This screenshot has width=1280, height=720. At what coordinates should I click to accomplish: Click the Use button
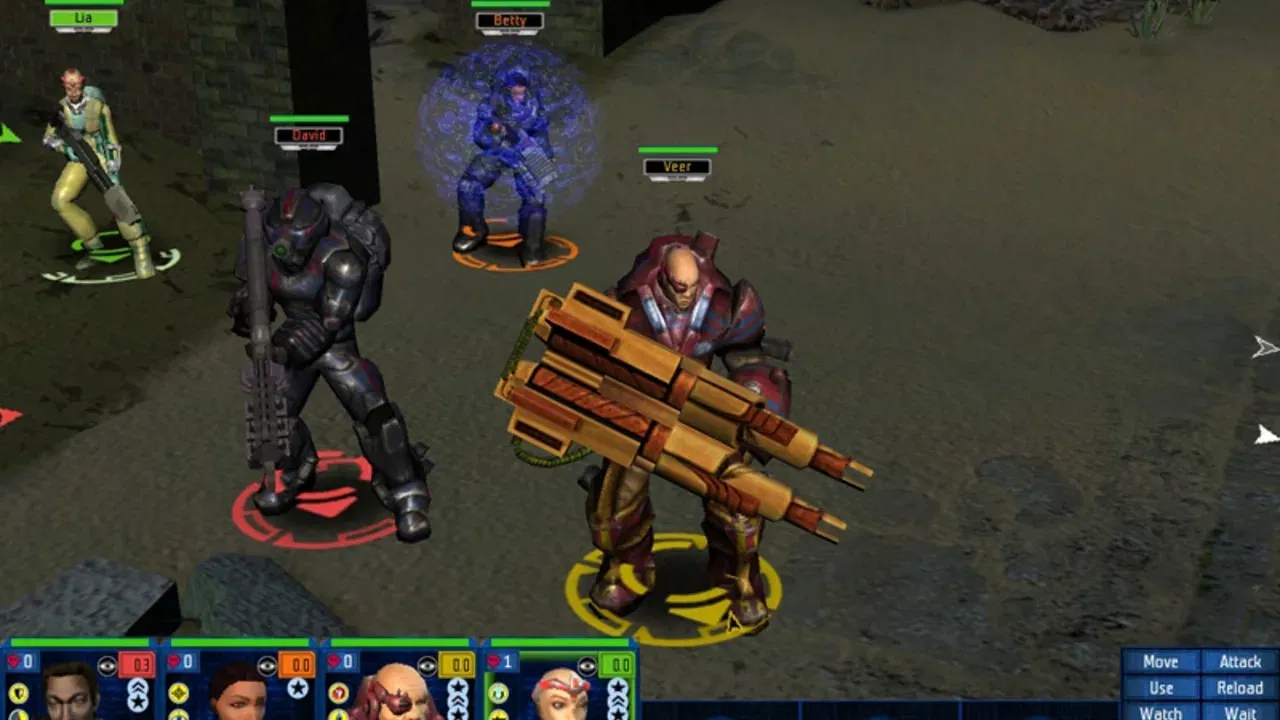click(1160, 688)
